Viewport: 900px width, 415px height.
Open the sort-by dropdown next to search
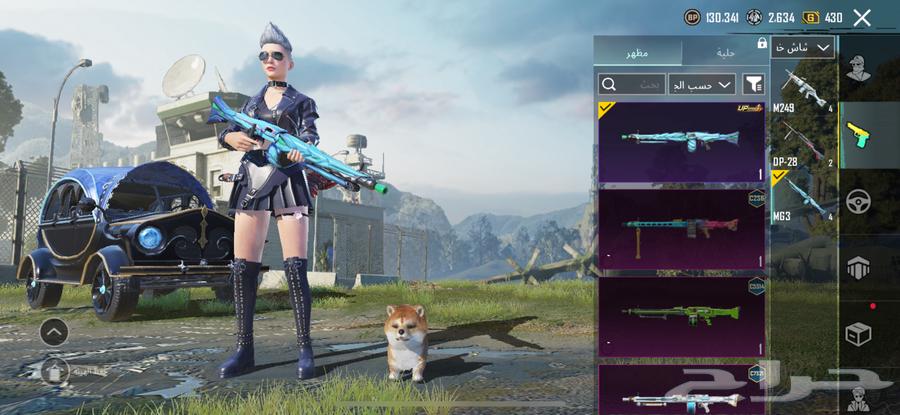(702, 84)
